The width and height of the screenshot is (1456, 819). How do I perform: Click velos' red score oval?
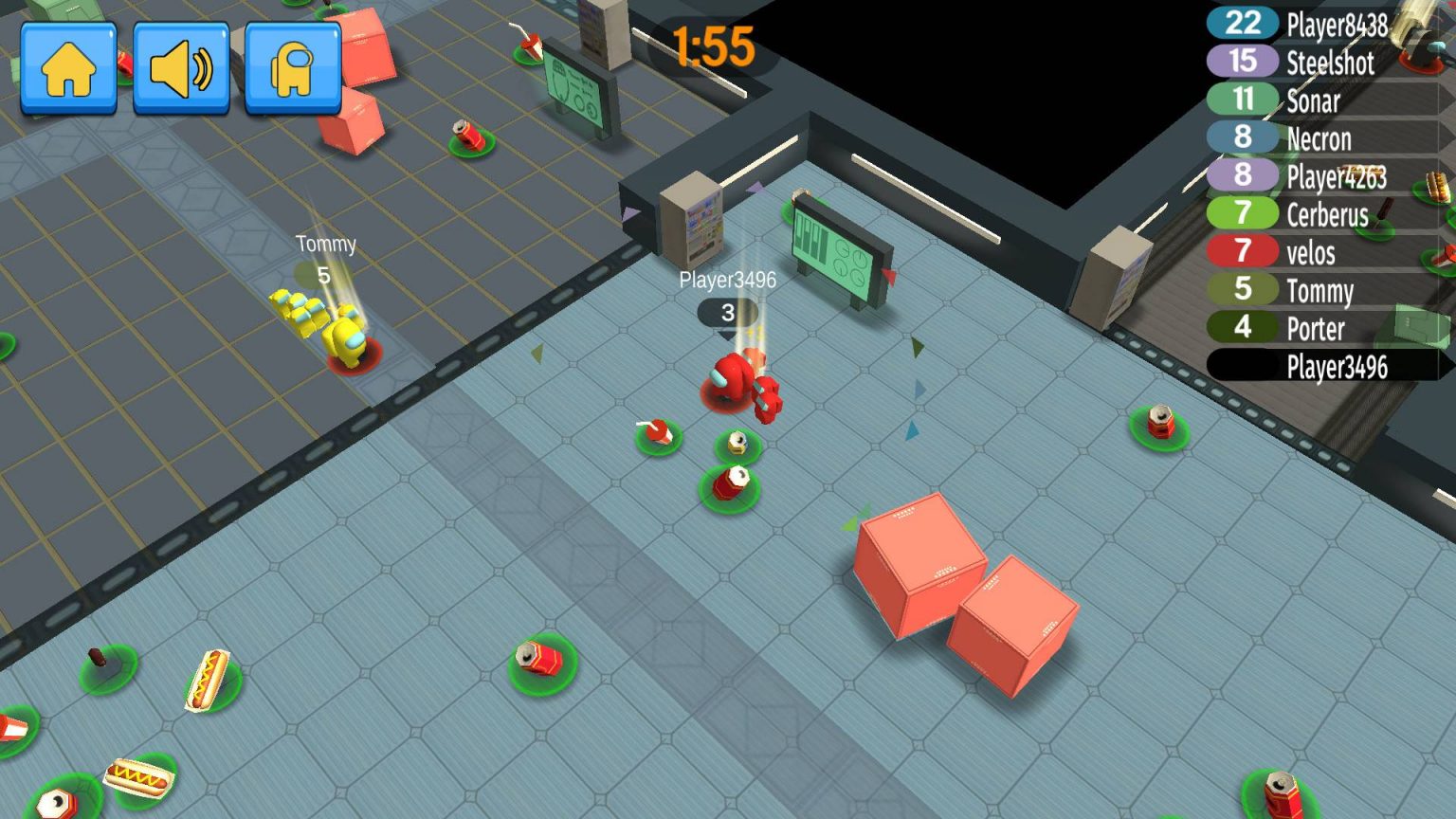[x=1242, y=253]
